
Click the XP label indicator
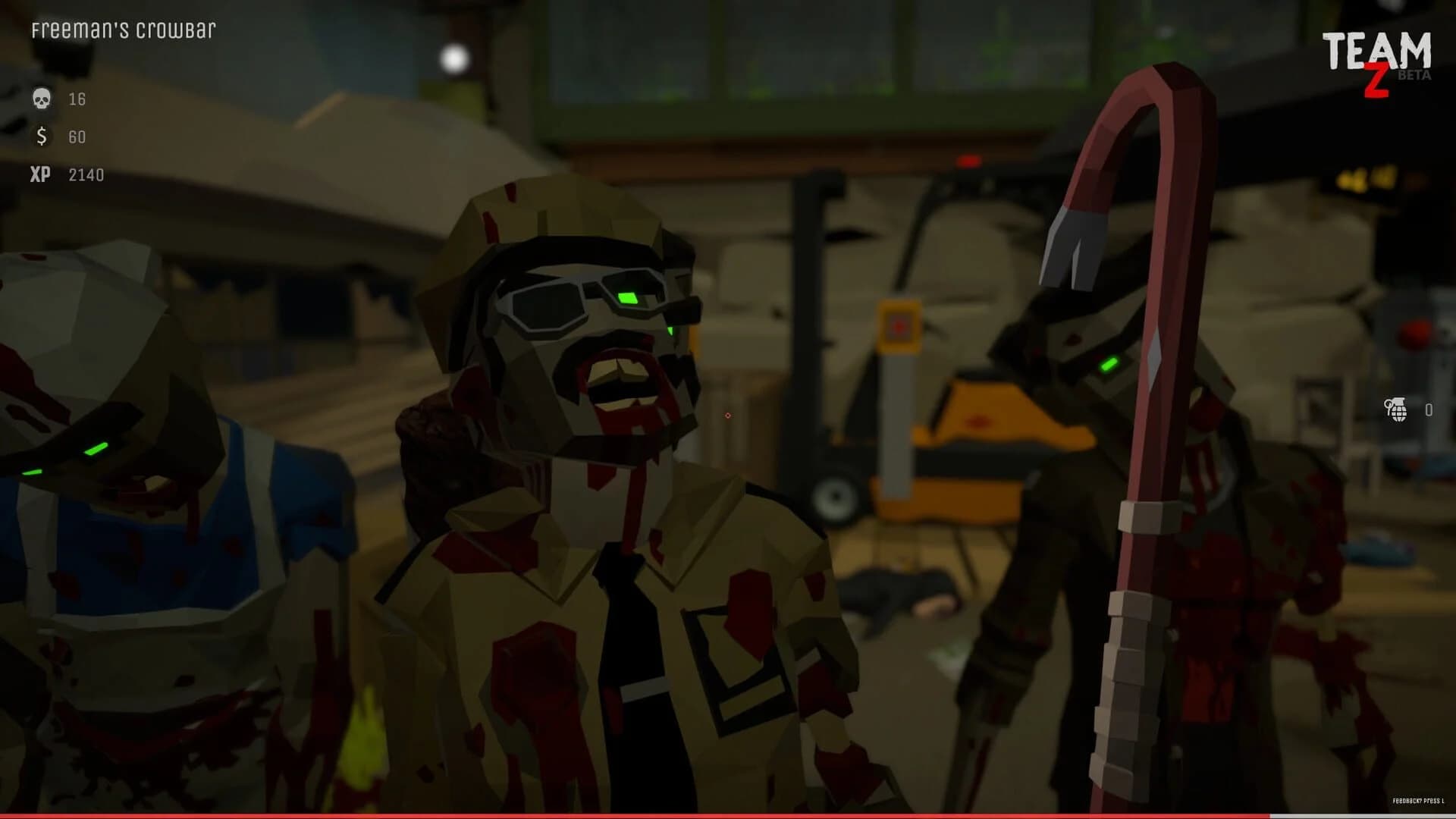click(42, 175)
